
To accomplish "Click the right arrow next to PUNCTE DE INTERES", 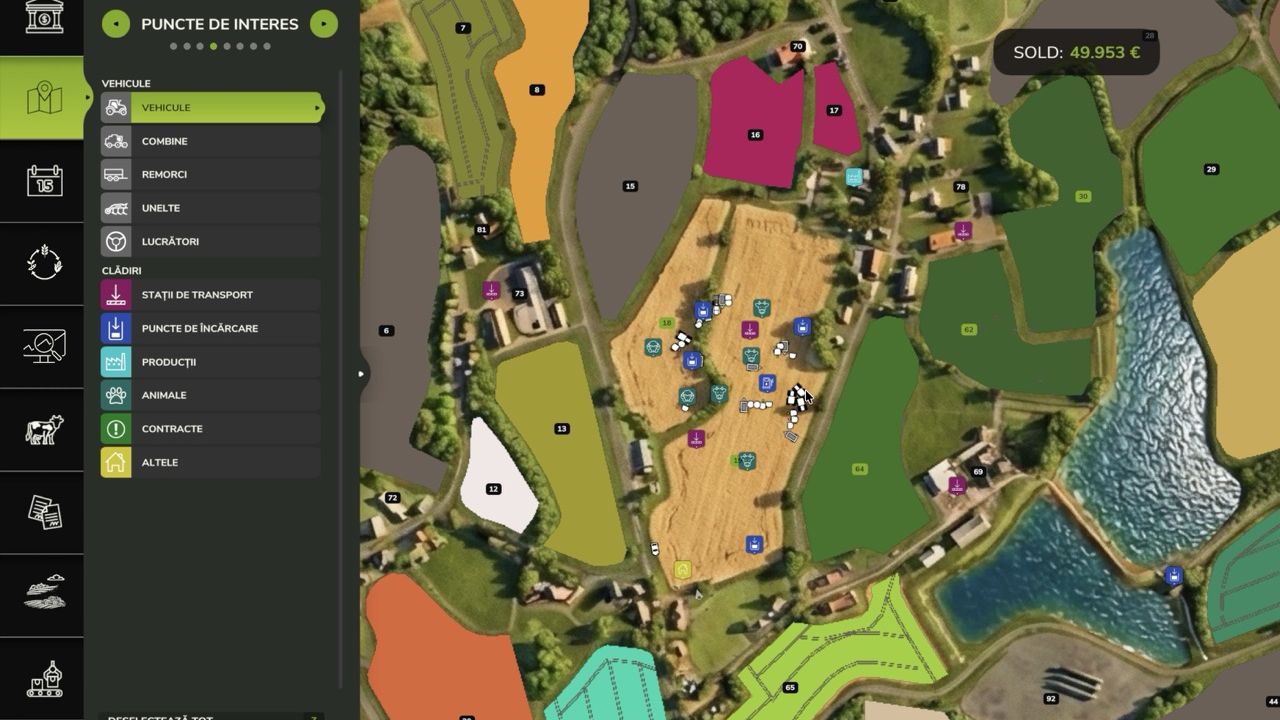I will point(323,23).
